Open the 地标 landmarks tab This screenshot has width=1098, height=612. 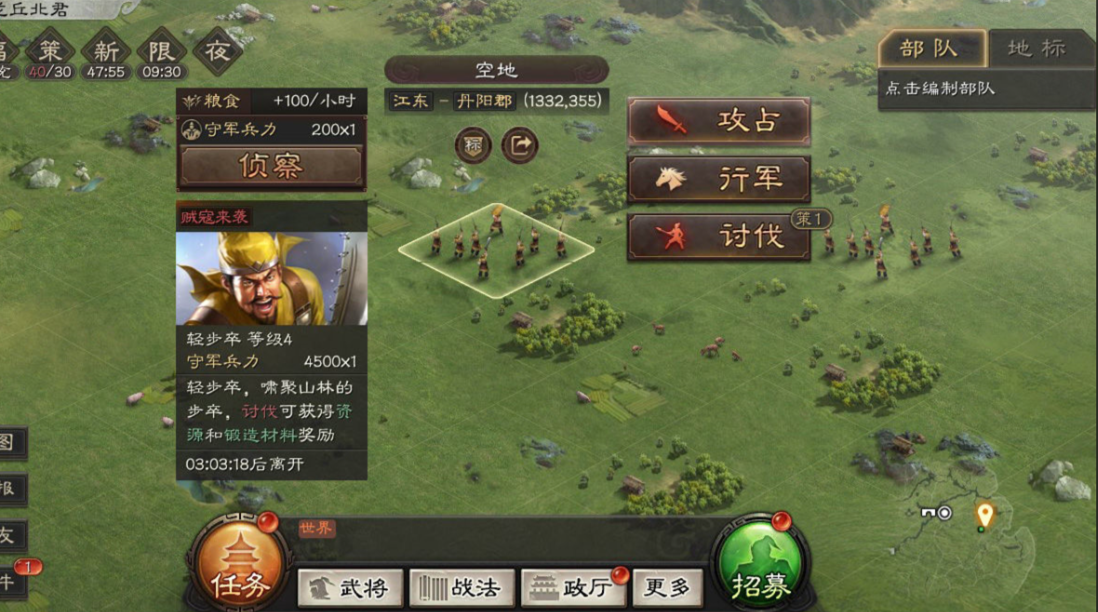coord(1036,49)
